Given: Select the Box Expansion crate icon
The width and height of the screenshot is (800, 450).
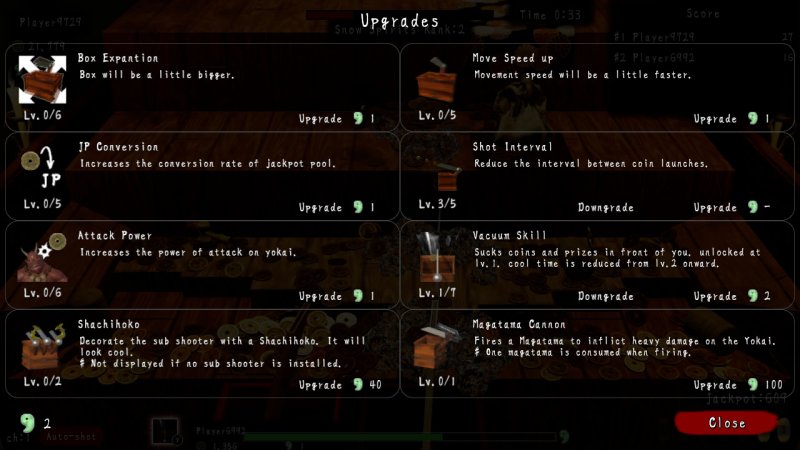Looking at the screenshot, I should (x=41, y=80).
